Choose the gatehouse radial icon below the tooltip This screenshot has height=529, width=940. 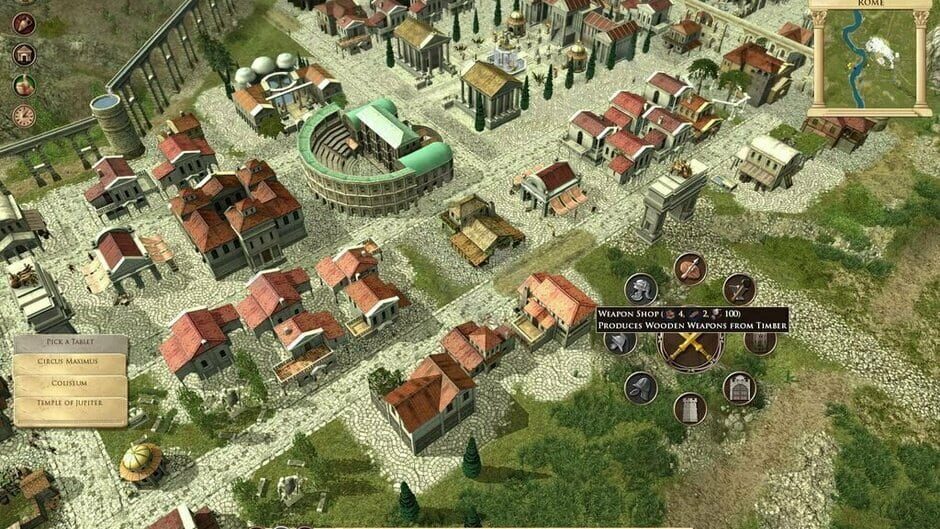click(739, 388)
